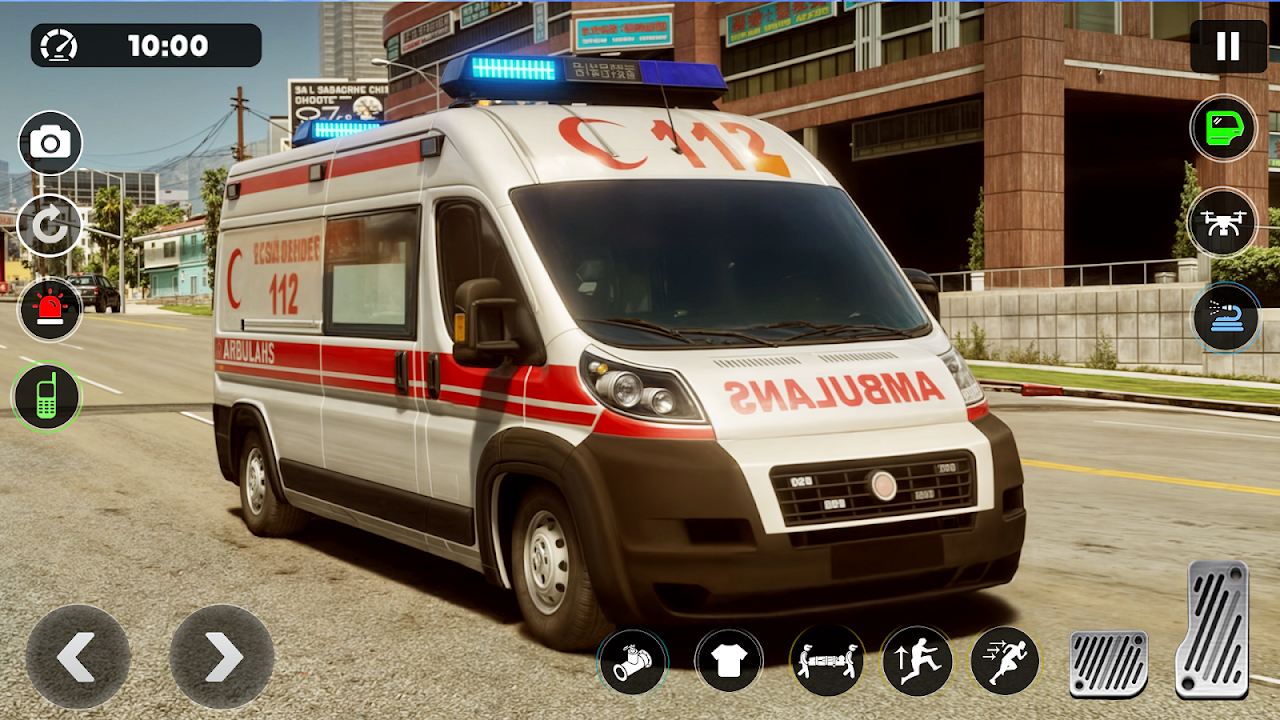Steer right with the right arrow

(x=222, y=657)
